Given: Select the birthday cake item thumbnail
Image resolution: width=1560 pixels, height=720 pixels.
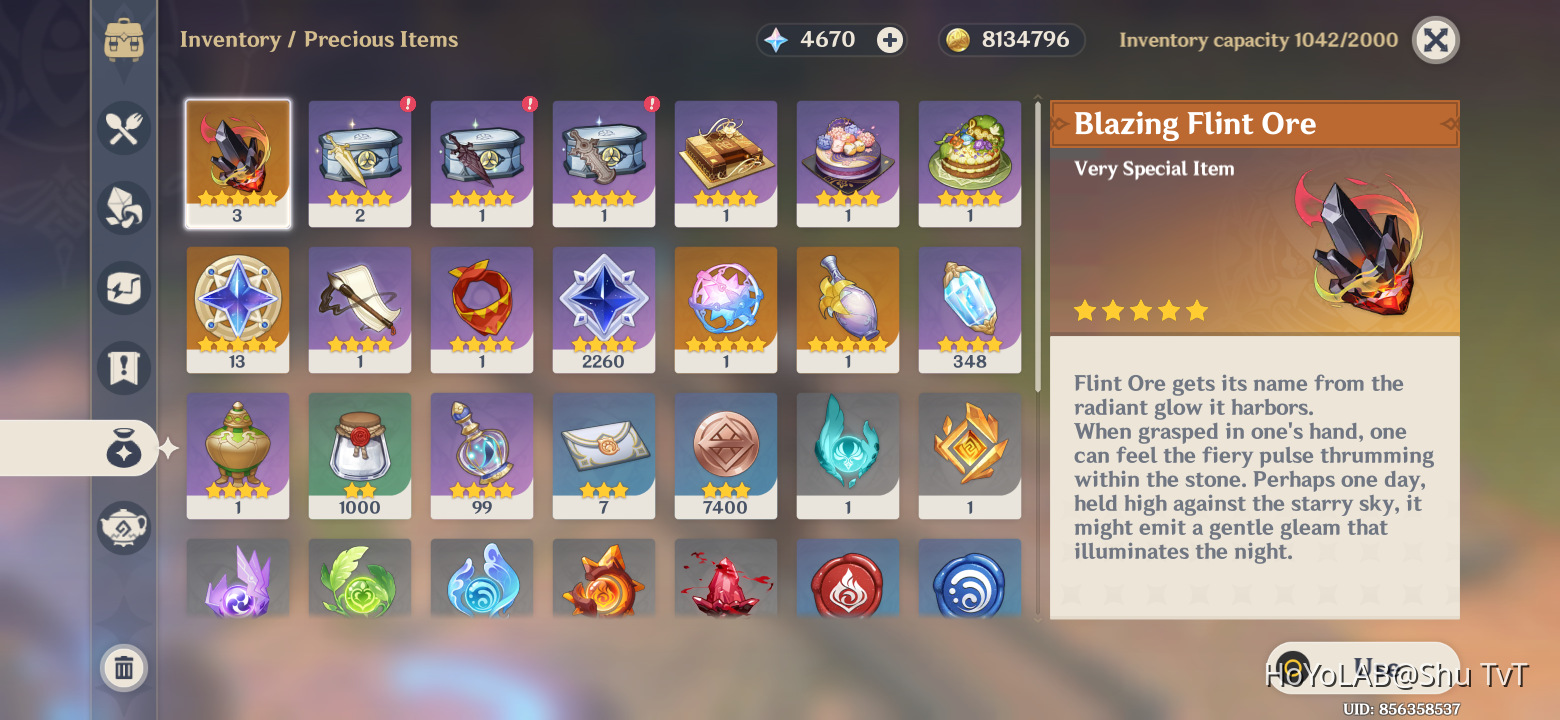Looking at the screenshot, I should coord(847,163).
